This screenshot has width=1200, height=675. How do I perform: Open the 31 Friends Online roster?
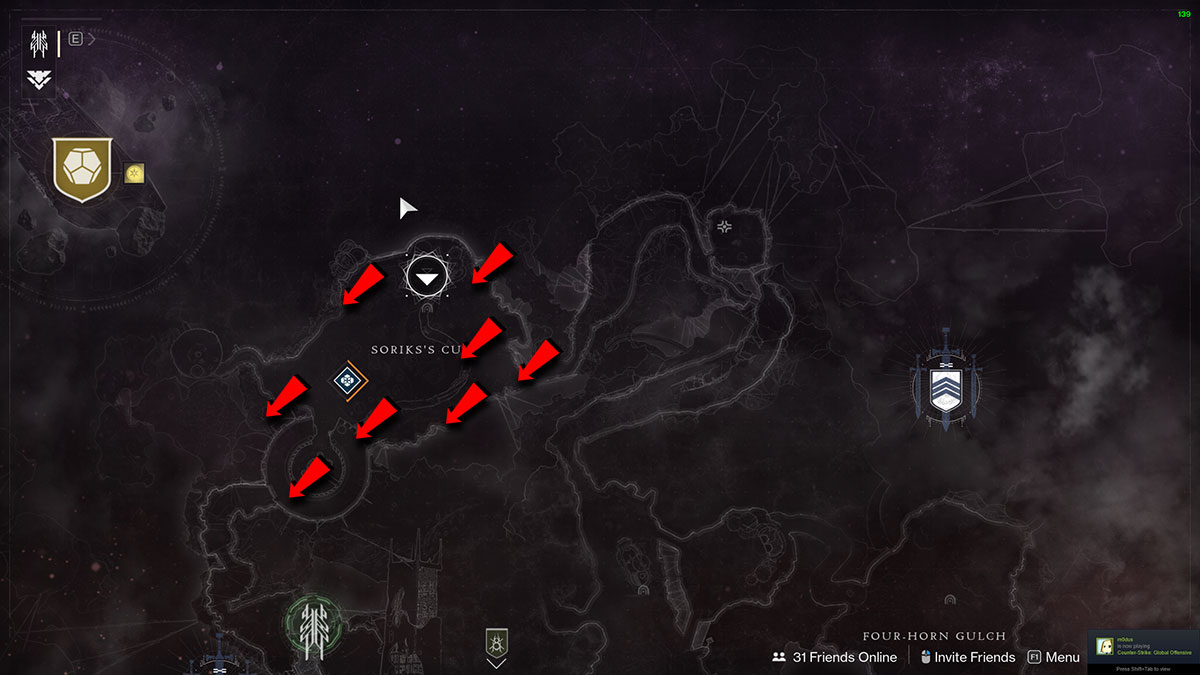834,657
